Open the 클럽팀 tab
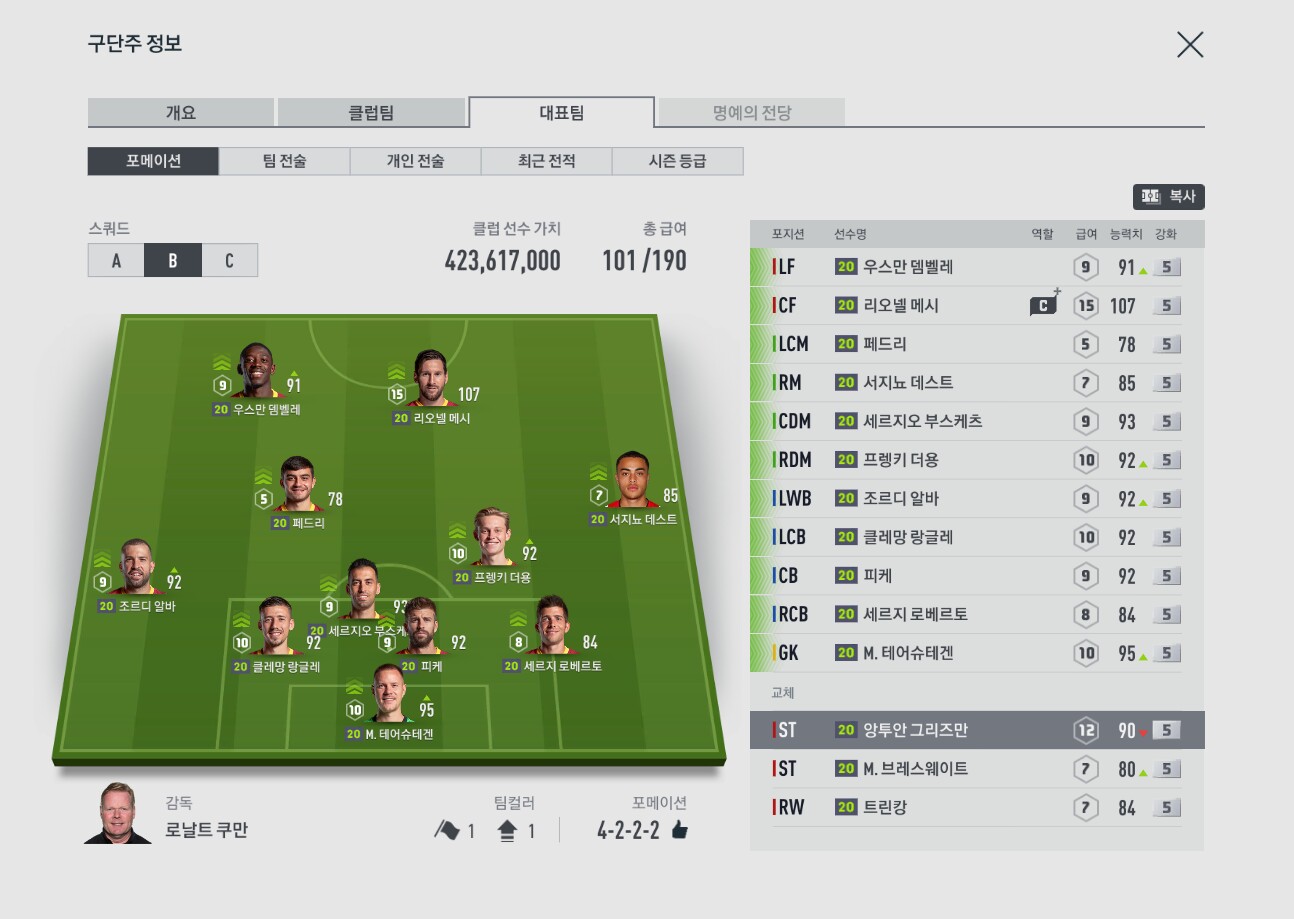 [370, 113]
